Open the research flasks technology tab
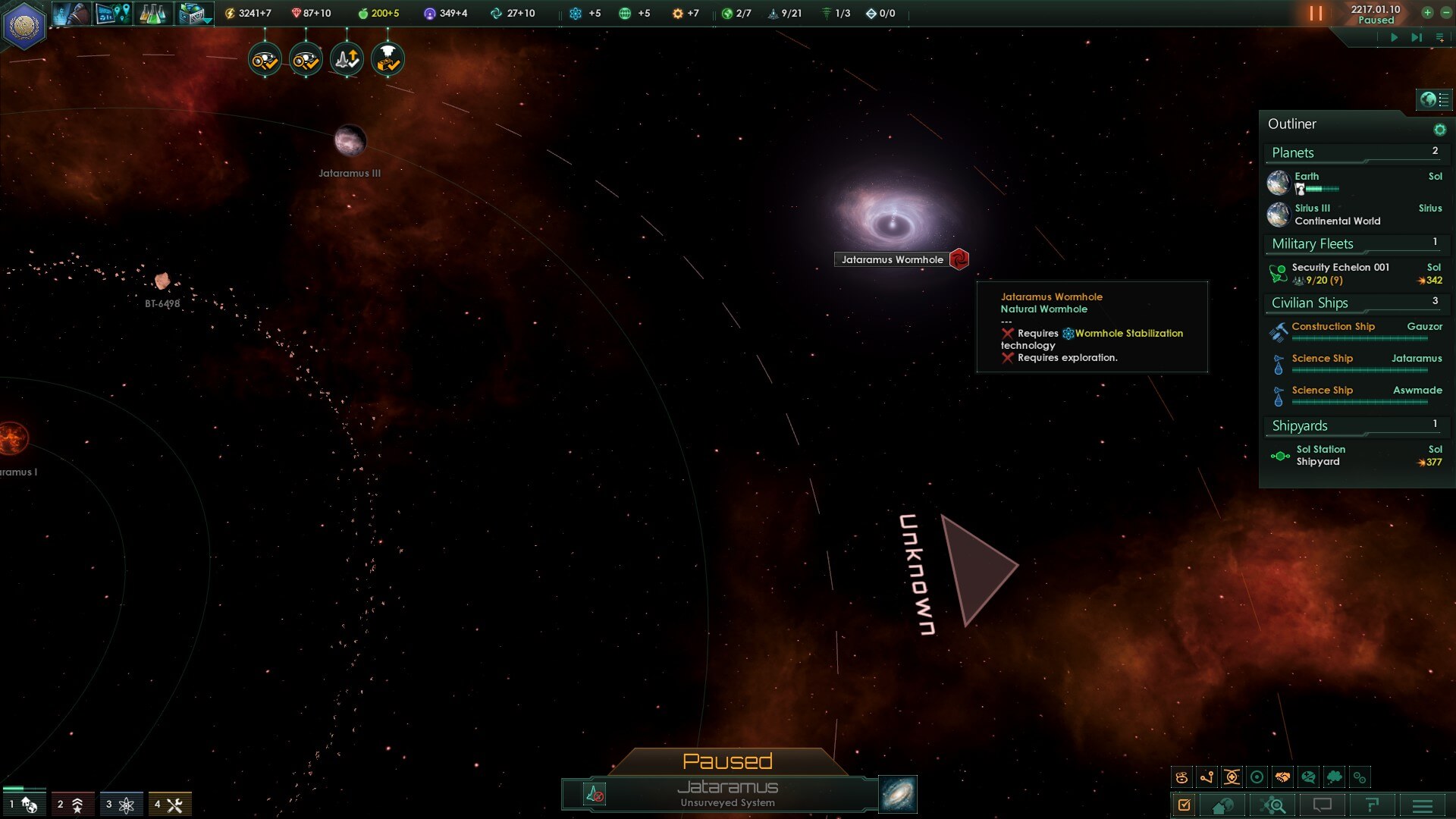This screenshot has width=1456, height=819. click(x=152, y=14)
